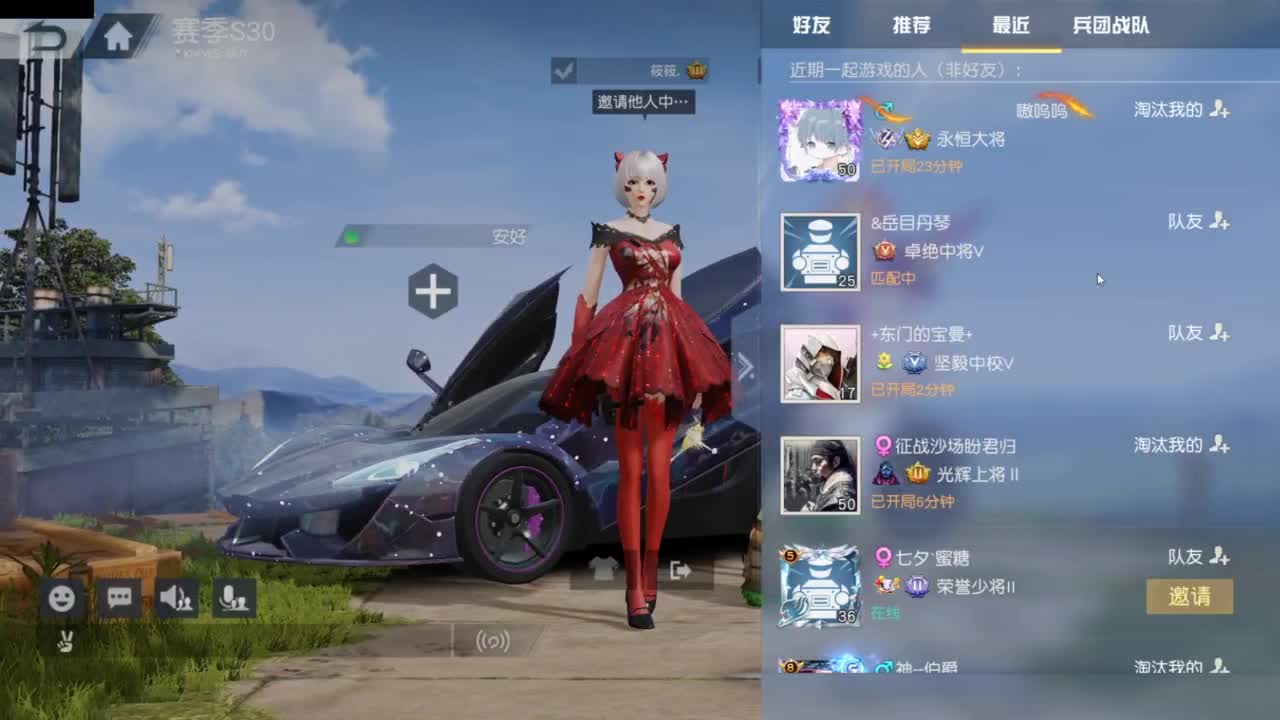Click the exit door icon near the character

[681, 568]
